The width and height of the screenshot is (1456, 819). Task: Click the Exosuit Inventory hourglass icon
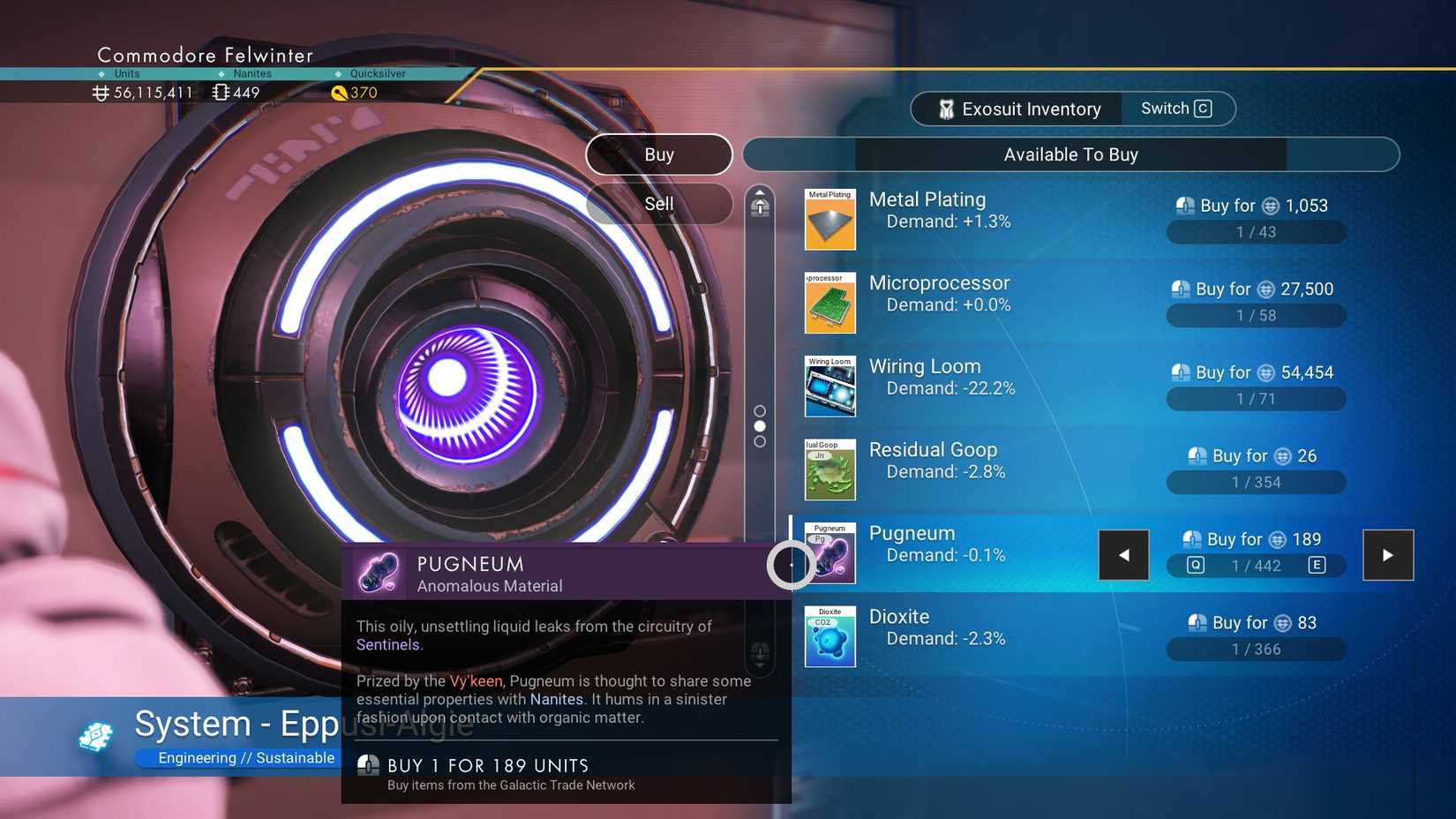point(946,109)
